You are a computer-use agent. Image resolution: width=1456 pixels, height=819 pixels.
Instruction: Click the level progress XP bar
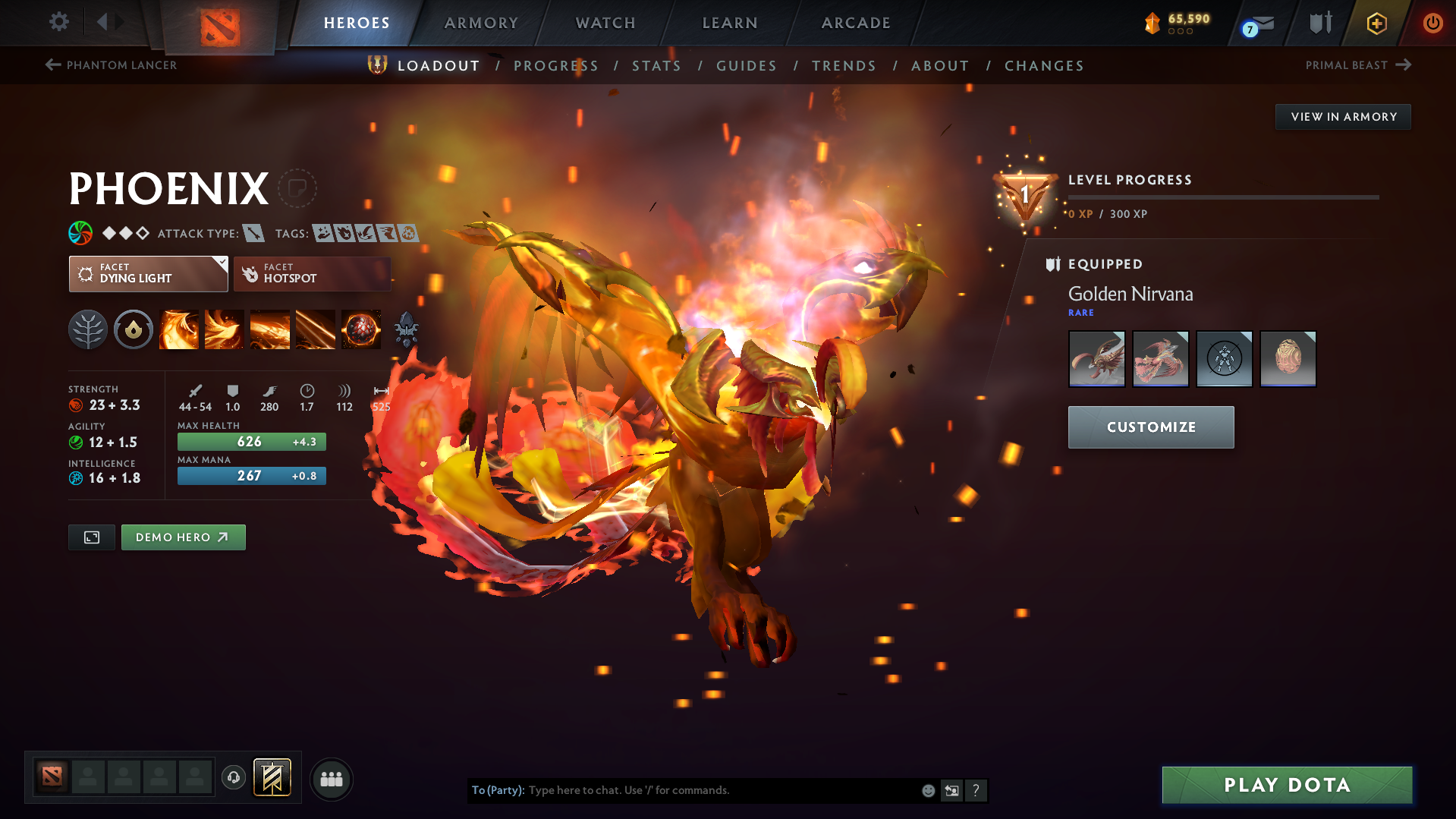pos(1223,197)
